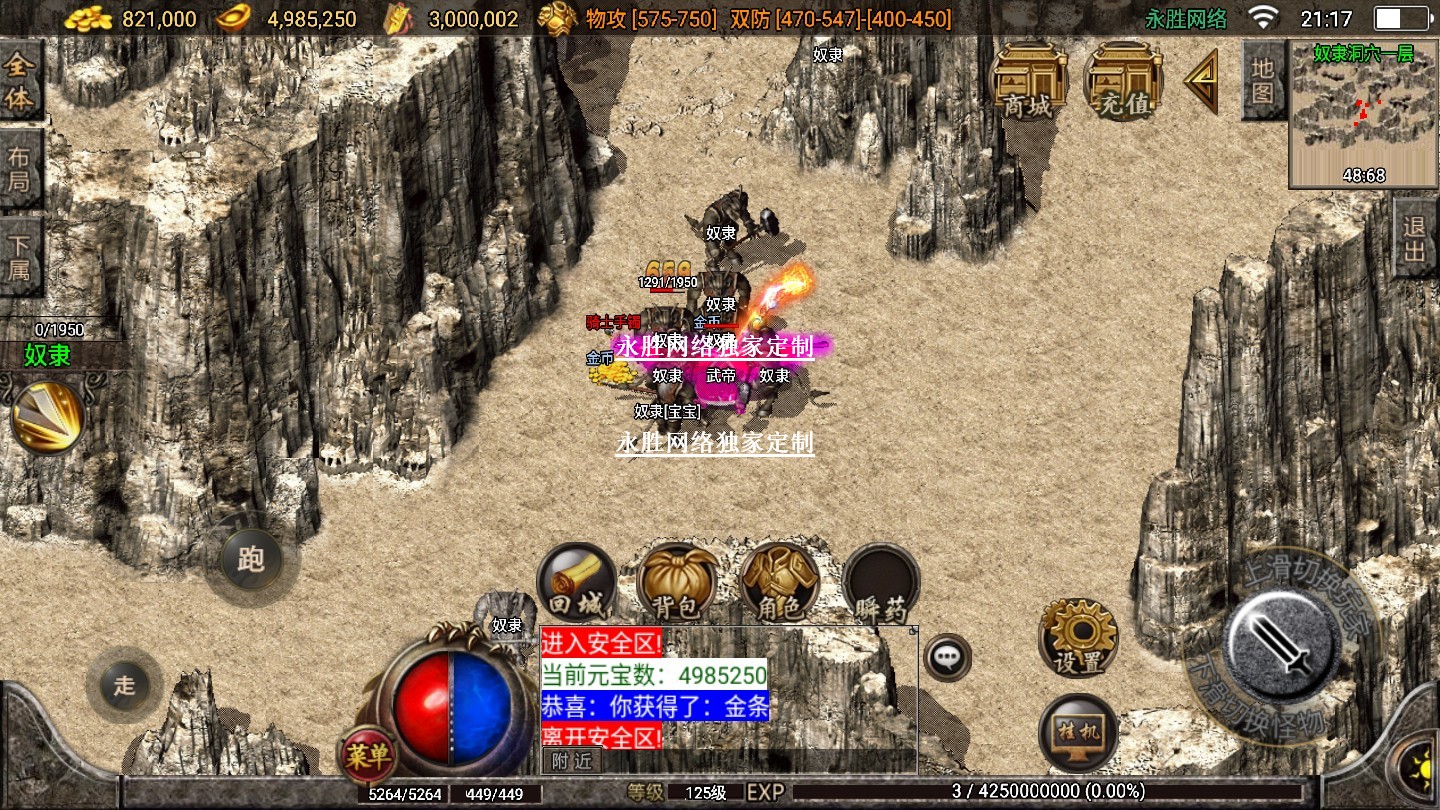Activate the golden blade skill icon
Screen dimensions: 1440x810
click(47, 417)
